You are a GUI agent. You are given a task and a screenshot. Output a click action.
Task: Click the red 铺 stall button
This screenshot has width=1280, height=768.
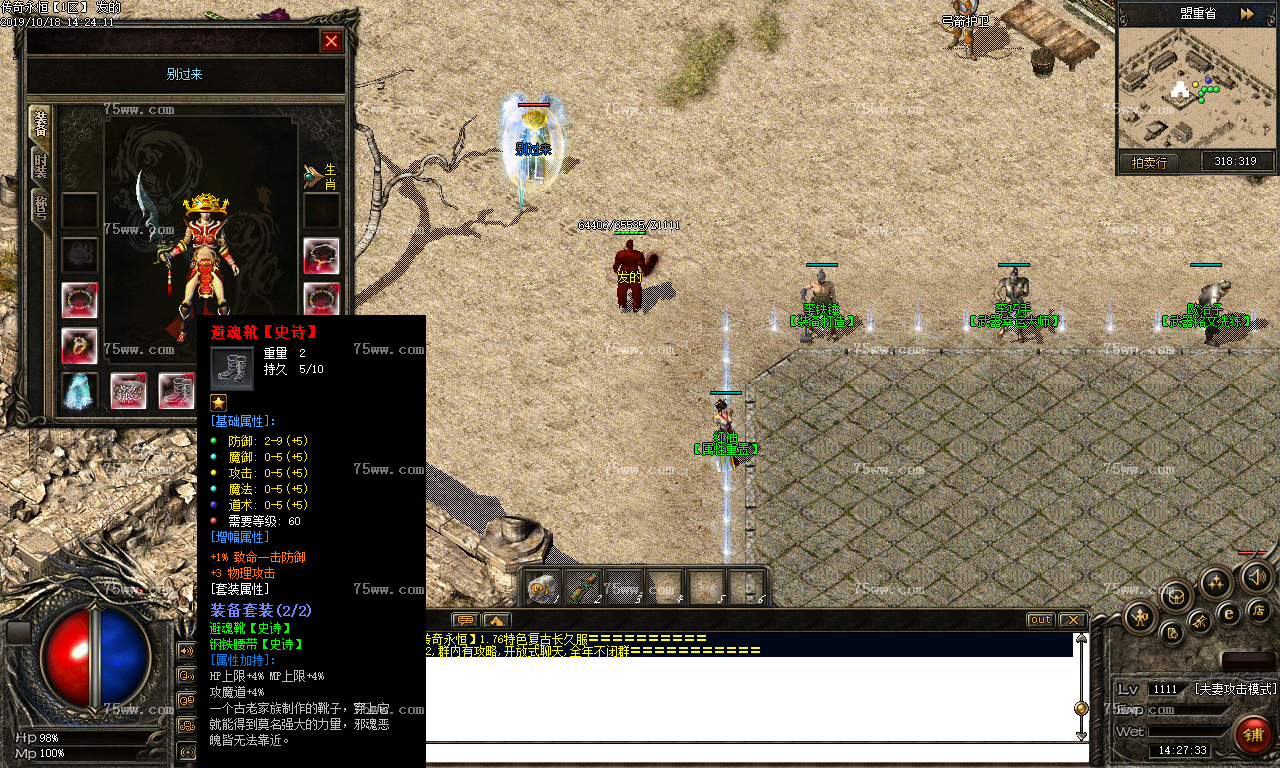pyautogui.click(x=1253, y=735)
